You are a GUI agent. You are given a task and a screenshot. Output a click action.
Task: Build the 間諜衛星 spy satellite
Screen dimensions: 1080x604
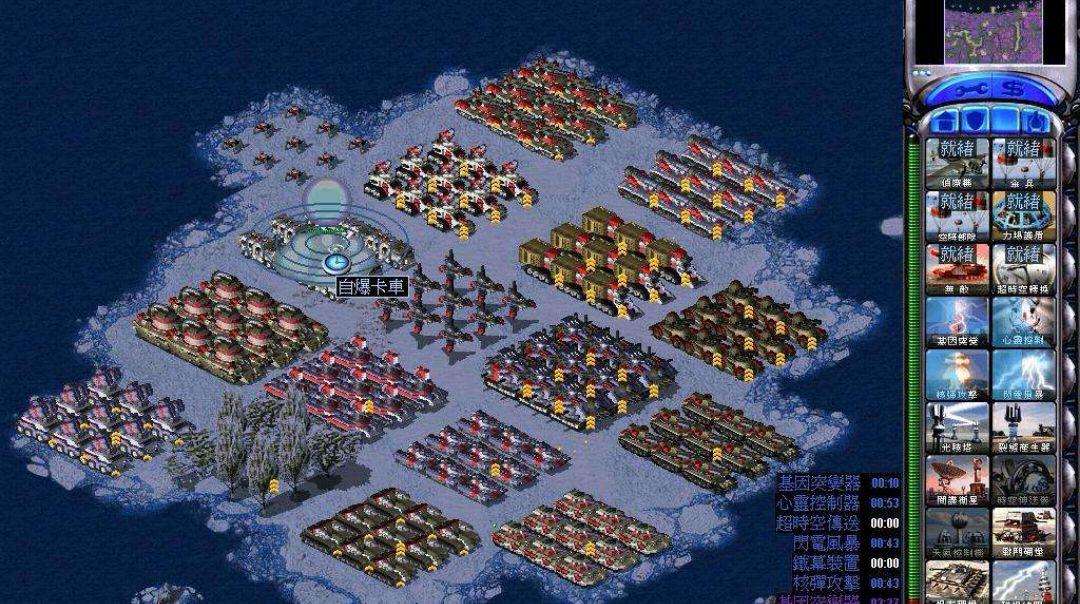pyautogui.click(x=956, y=479)
